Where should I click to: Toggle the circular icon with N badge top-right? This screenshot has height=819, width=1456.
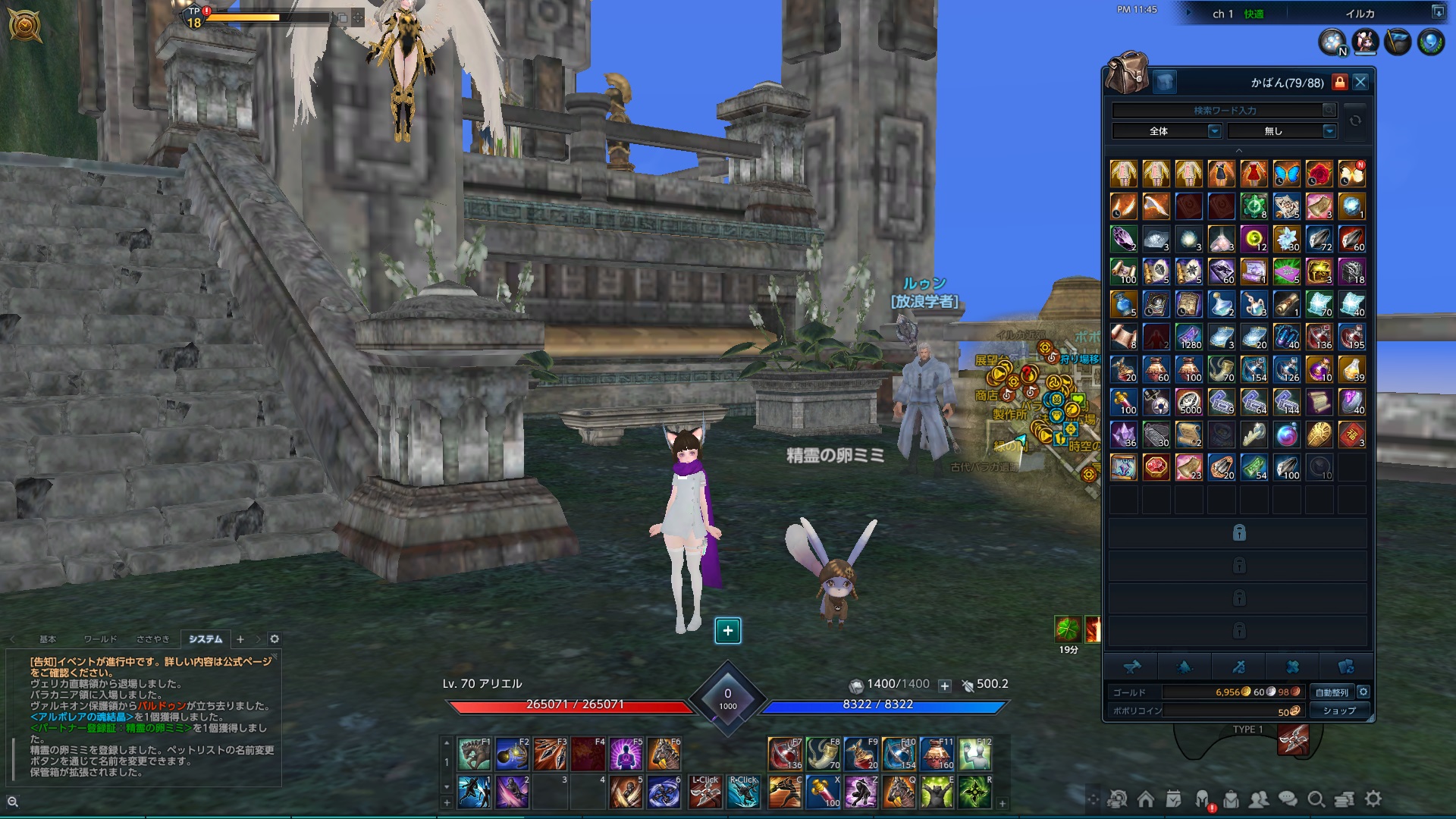click(1335, 42)
